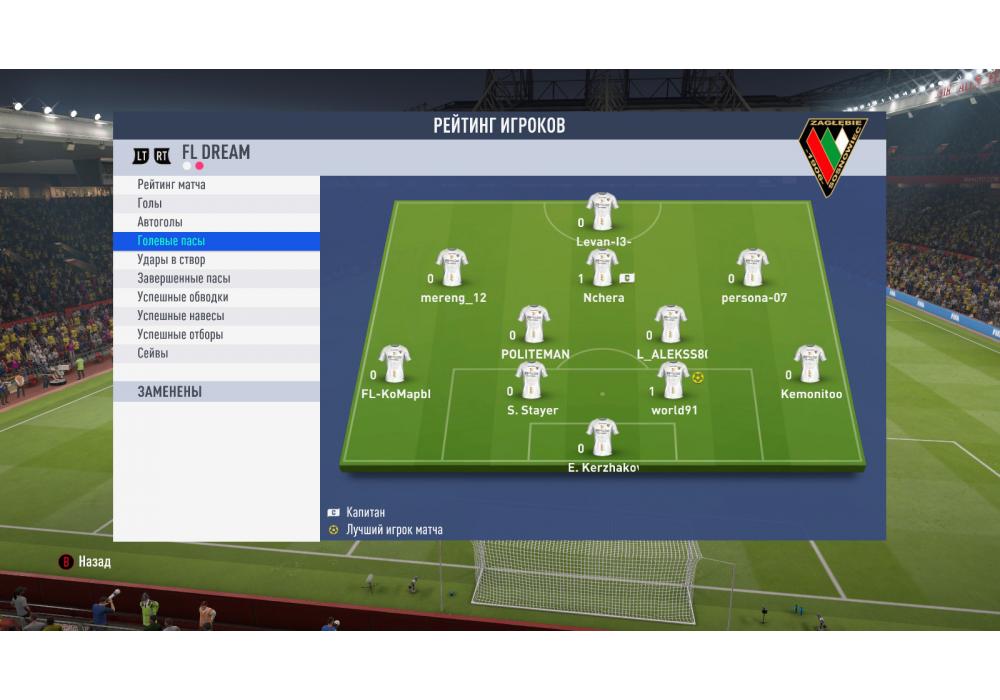
Task: Select POLITEMAN in midfield
Action: (x=534, y=324)
